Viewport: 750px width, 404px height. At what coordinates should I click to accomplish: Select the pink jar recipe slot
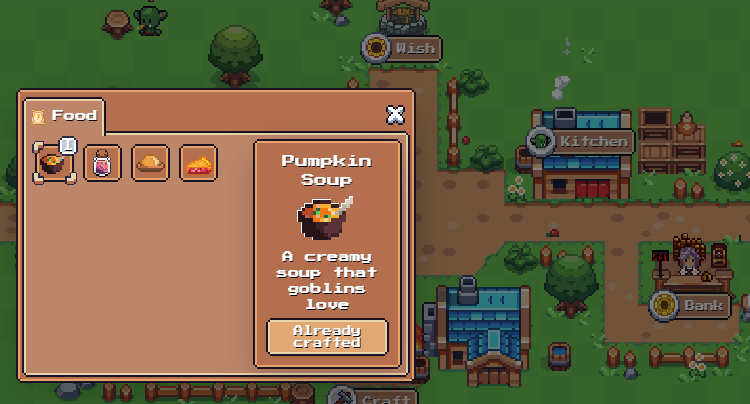[102, 163]
